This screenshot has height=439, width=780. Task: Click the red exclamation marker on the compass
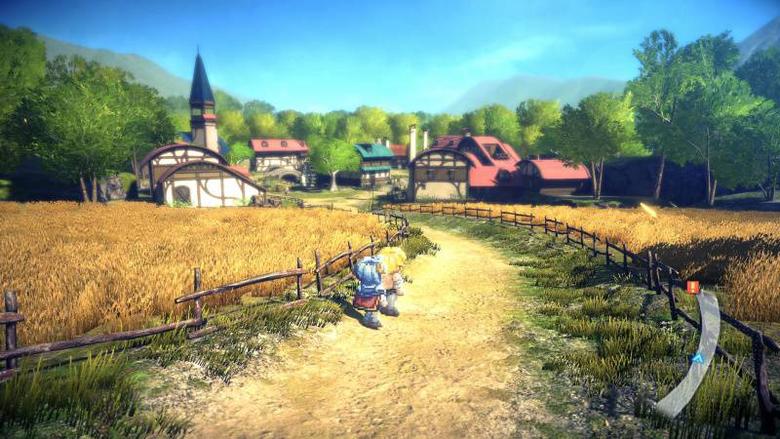point(692,287)
